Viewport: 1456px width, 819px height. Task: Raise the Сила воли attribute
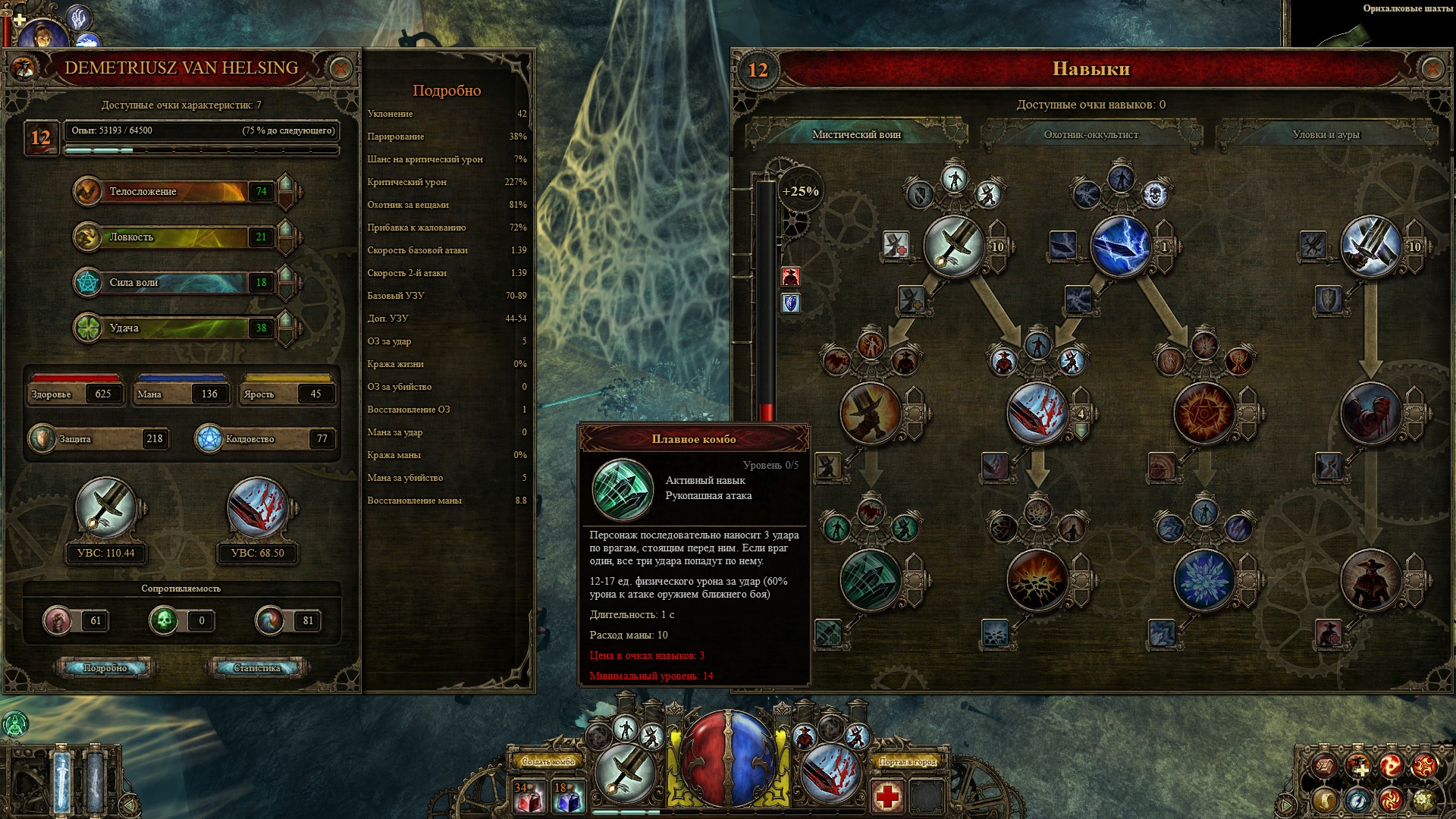point(286,275)
